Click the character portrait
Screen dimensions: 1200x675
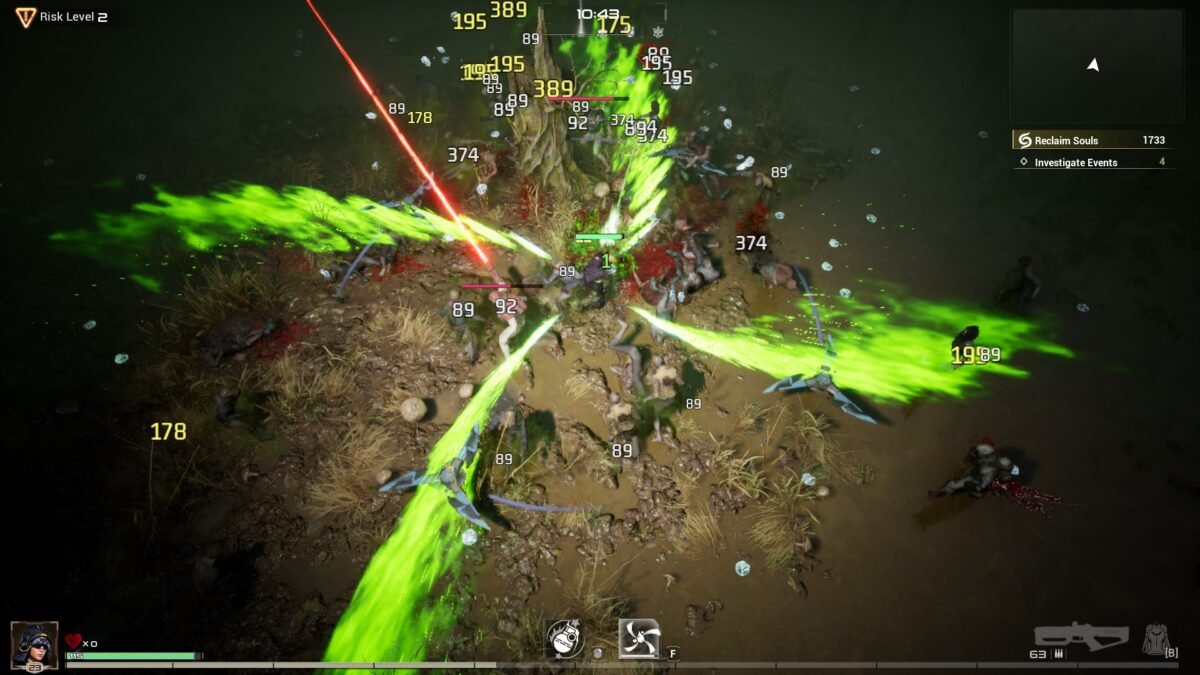[33, 644]
